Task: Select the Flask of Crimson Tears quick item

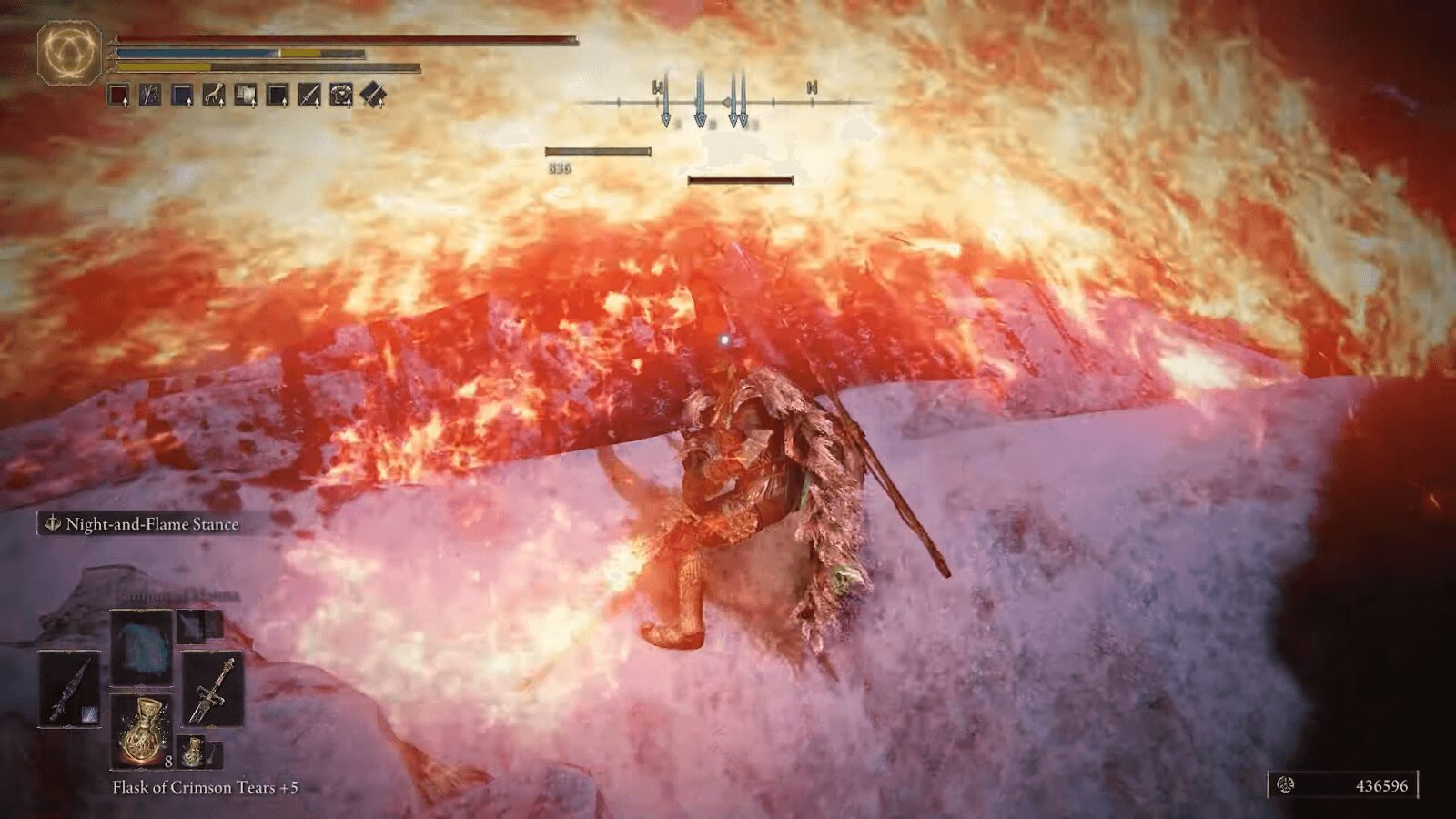Action: (143, 728)
